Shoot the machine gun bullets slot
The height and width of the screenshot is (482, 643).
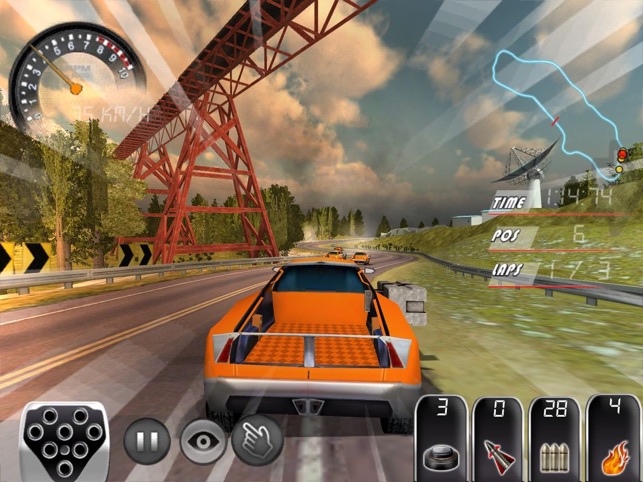[554, 439]
